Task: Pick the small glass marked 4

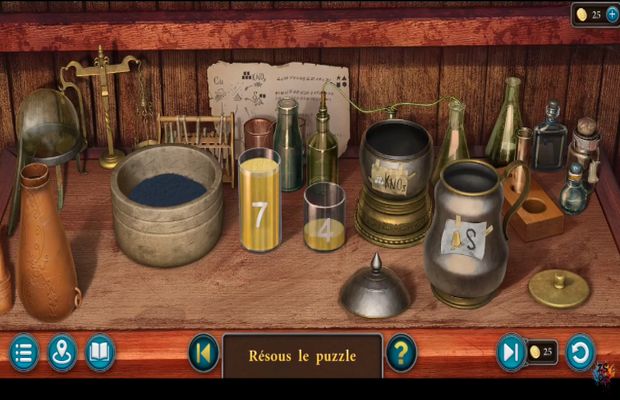Action: 324,218
